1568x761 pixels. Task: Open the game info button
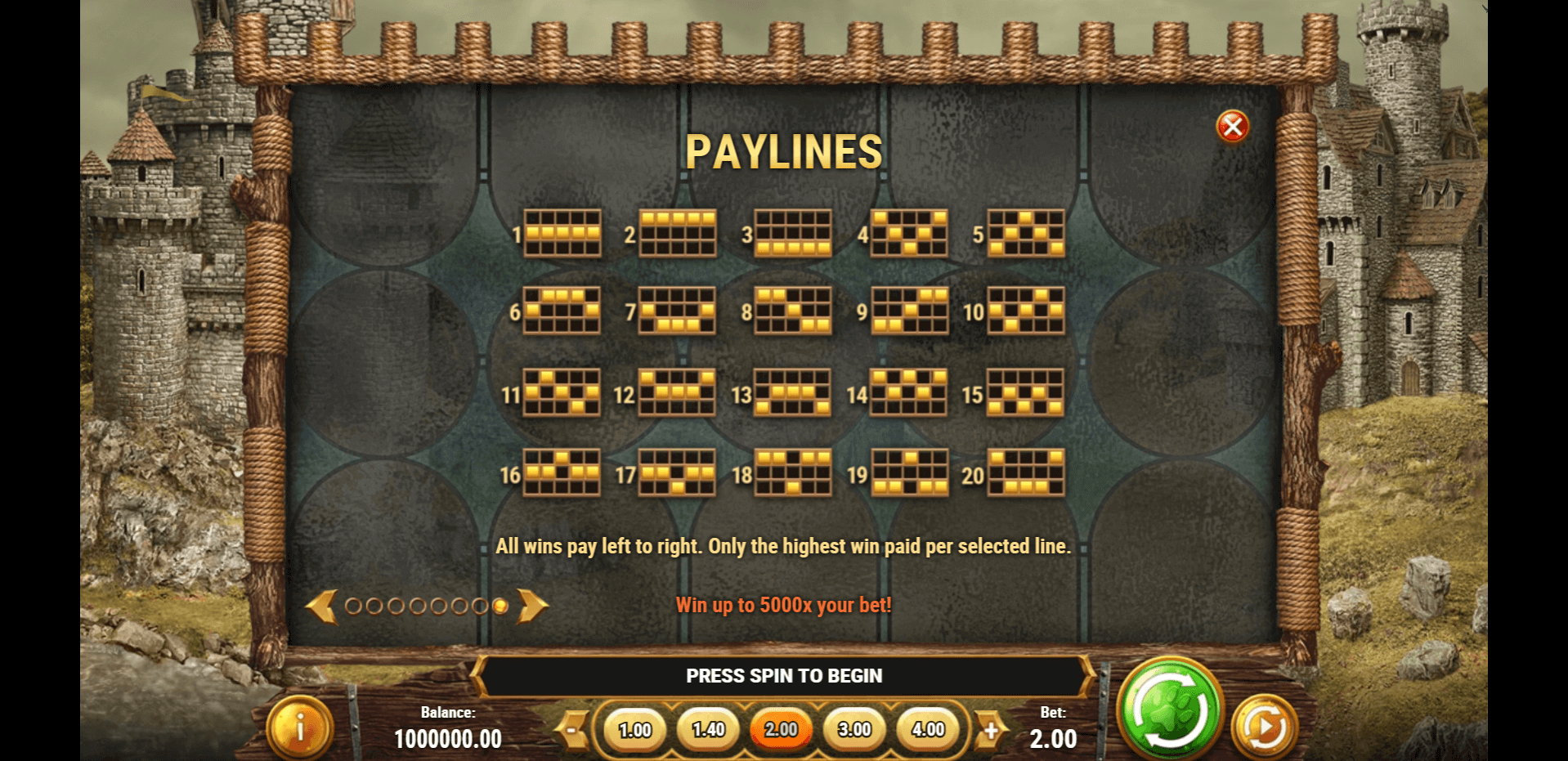pyautogui.click(x=299, y=727)
